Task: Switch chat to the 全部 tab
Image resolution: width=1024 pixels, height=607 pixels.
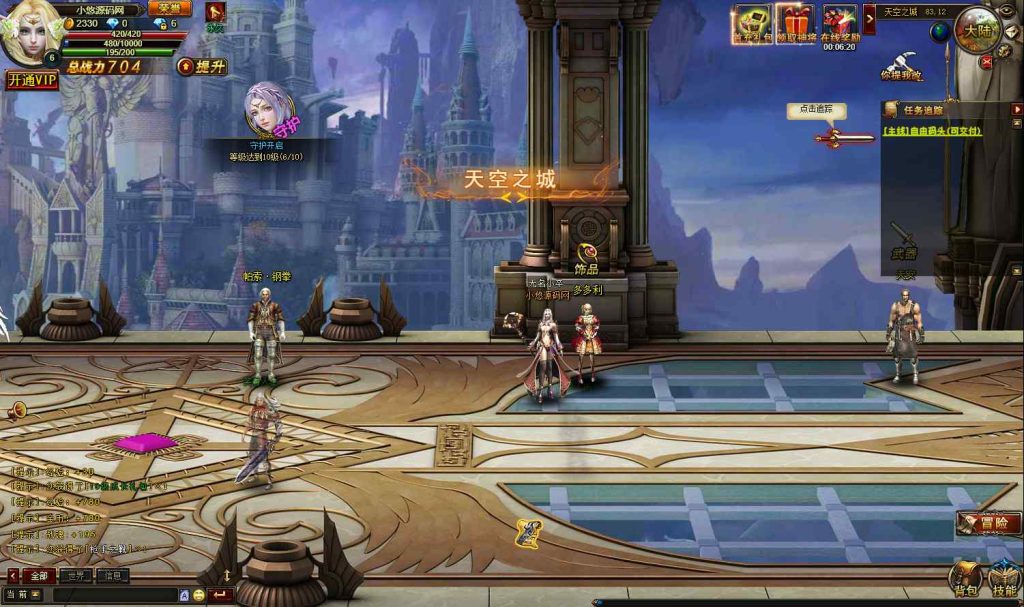Action: tap(38, 576)
